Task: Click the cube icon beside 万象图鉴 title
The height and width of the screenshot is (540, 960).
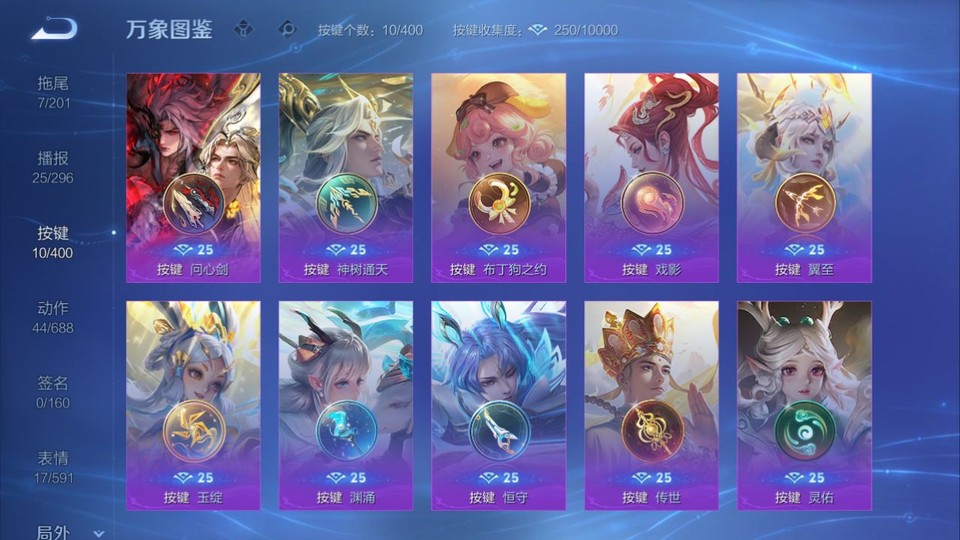Action: click(243, 29)
